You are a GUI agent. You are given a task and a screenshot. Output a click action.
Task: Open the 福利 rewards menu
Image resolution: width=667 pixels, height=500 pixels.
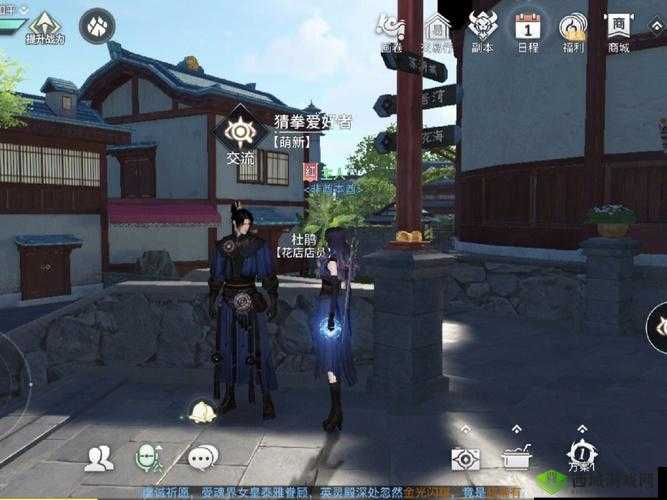(573, 28)
